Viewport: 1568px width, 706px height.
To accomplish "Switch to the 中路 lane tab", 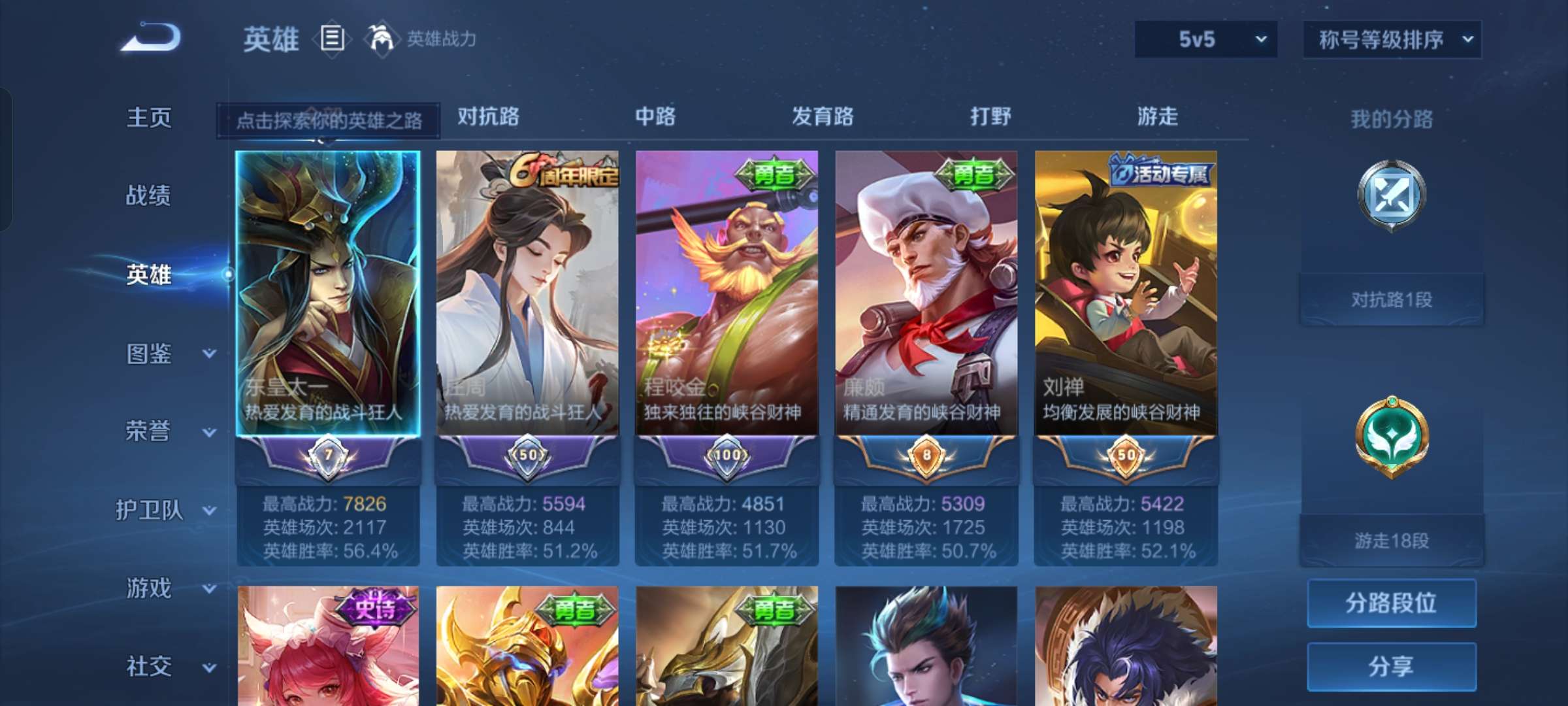I will (655, 116).
